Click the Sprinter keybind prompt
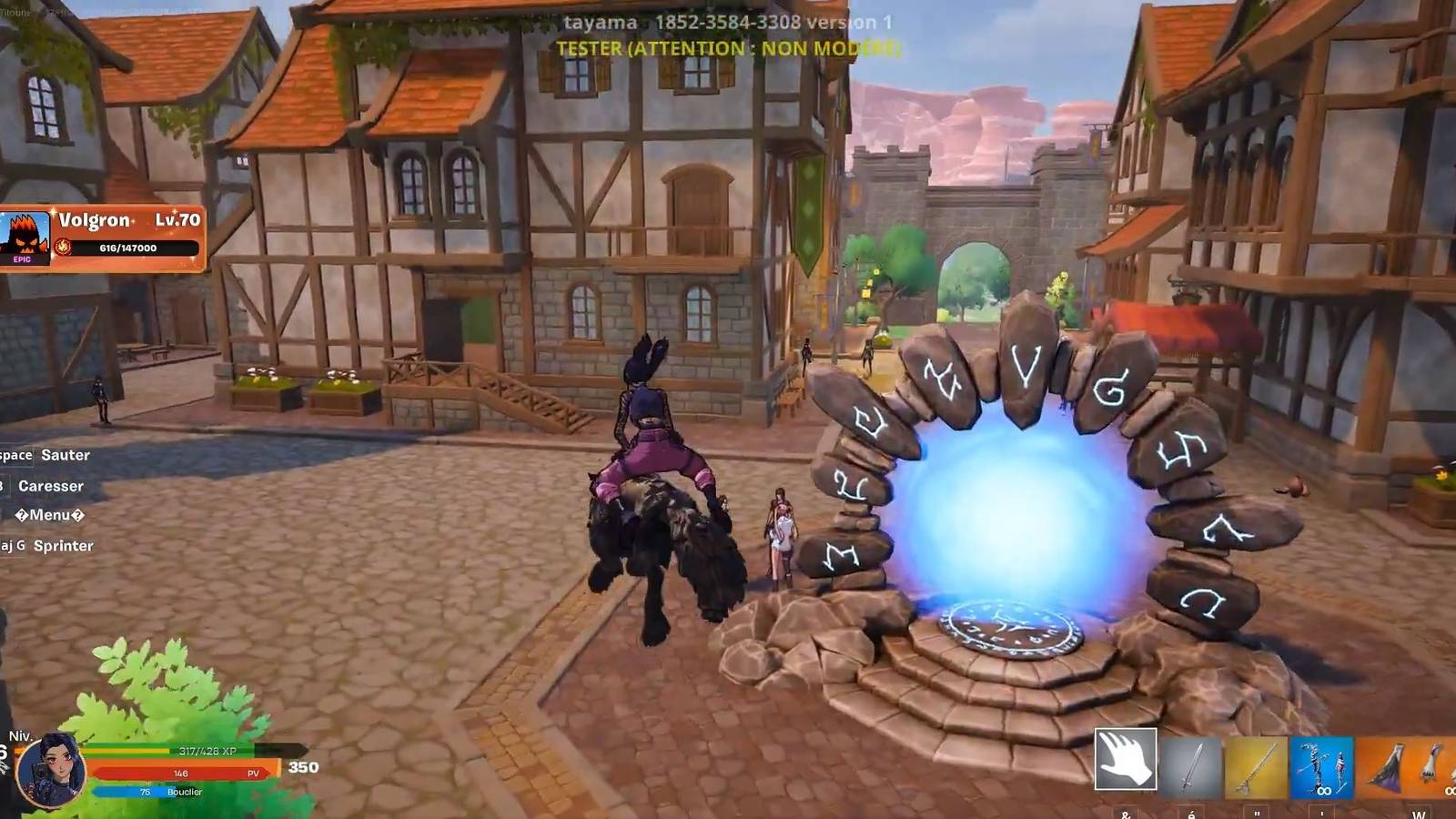Image resolution: width=1456 pixels, height=819 pixels. [64, 546]
